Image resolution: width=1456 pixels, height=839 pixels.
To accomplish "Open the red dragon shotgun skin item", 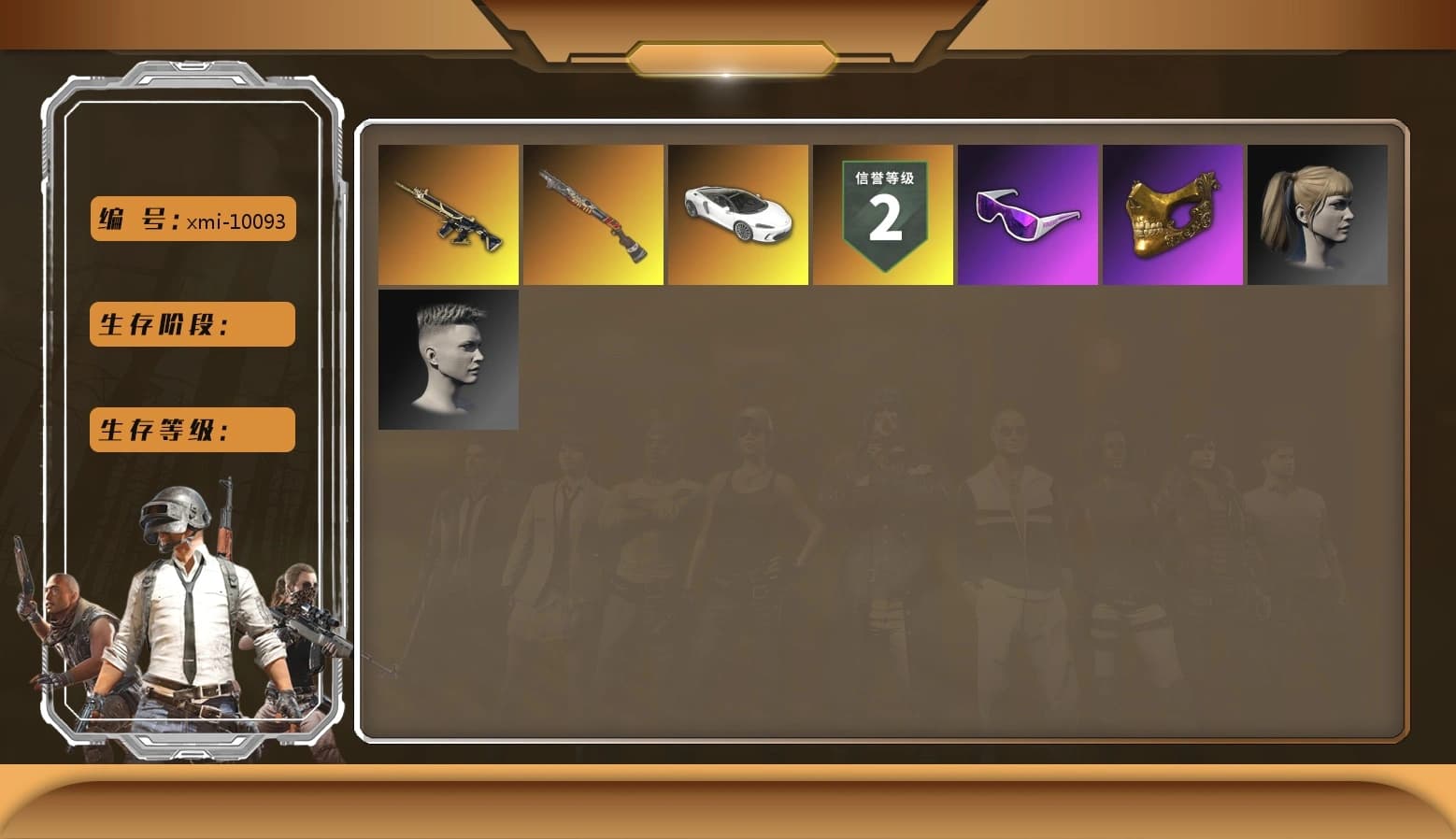I will pyautogui.click(x=593, y=215).
